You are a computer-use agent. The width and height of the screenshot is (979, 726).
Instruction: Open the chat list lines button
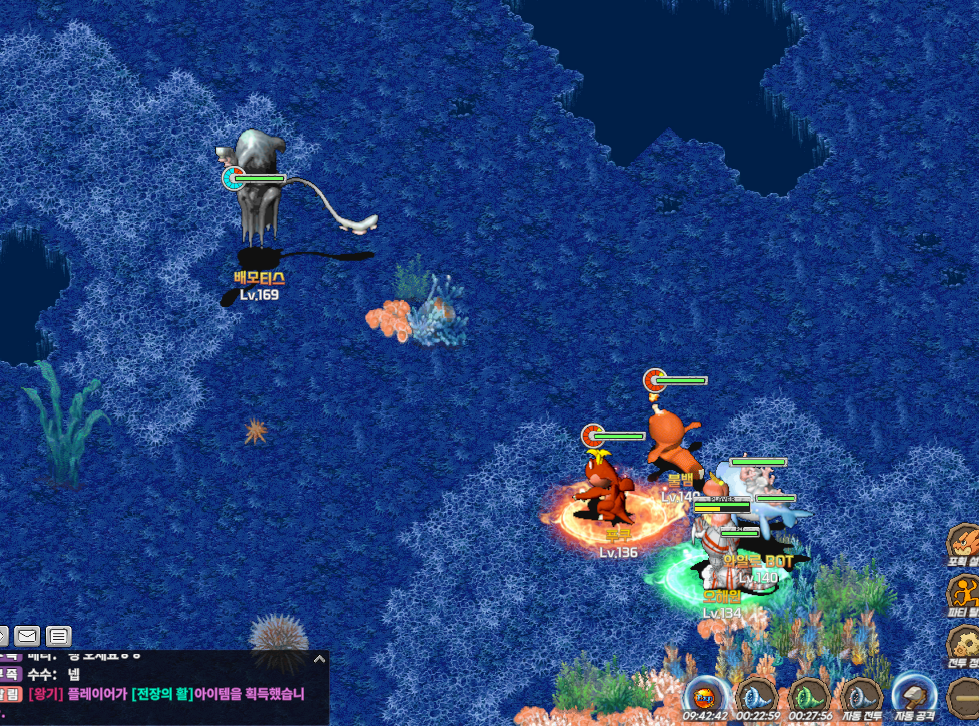click(59, 636)
